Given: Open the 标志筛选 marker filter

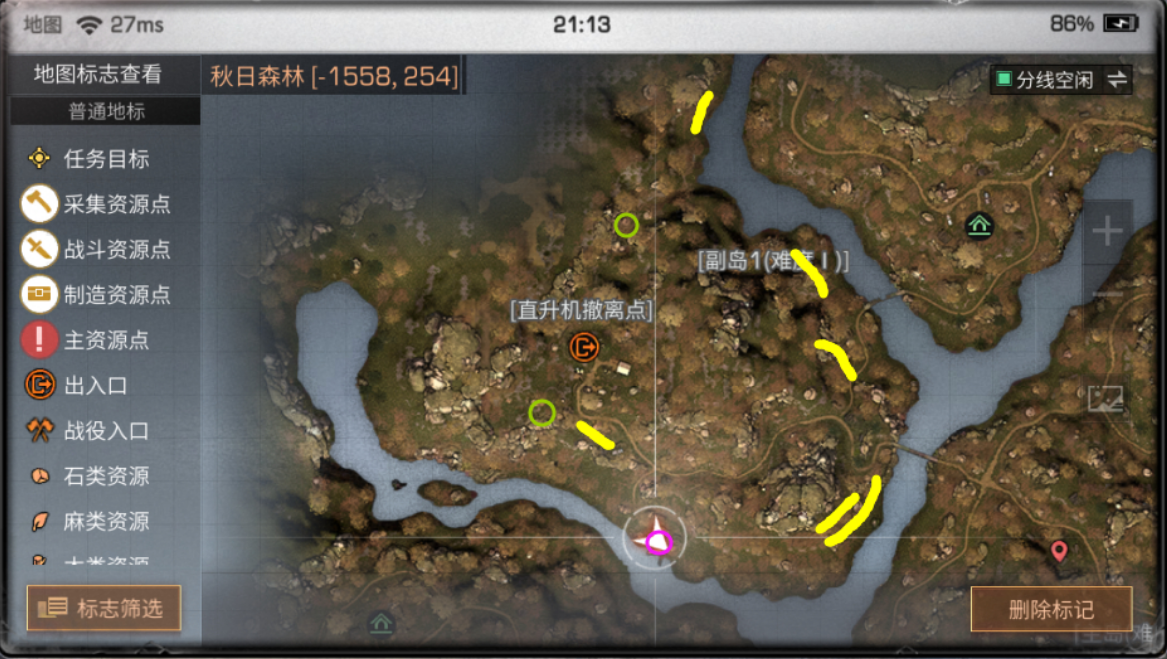Looking at the screenshot, I should (104, 608).
